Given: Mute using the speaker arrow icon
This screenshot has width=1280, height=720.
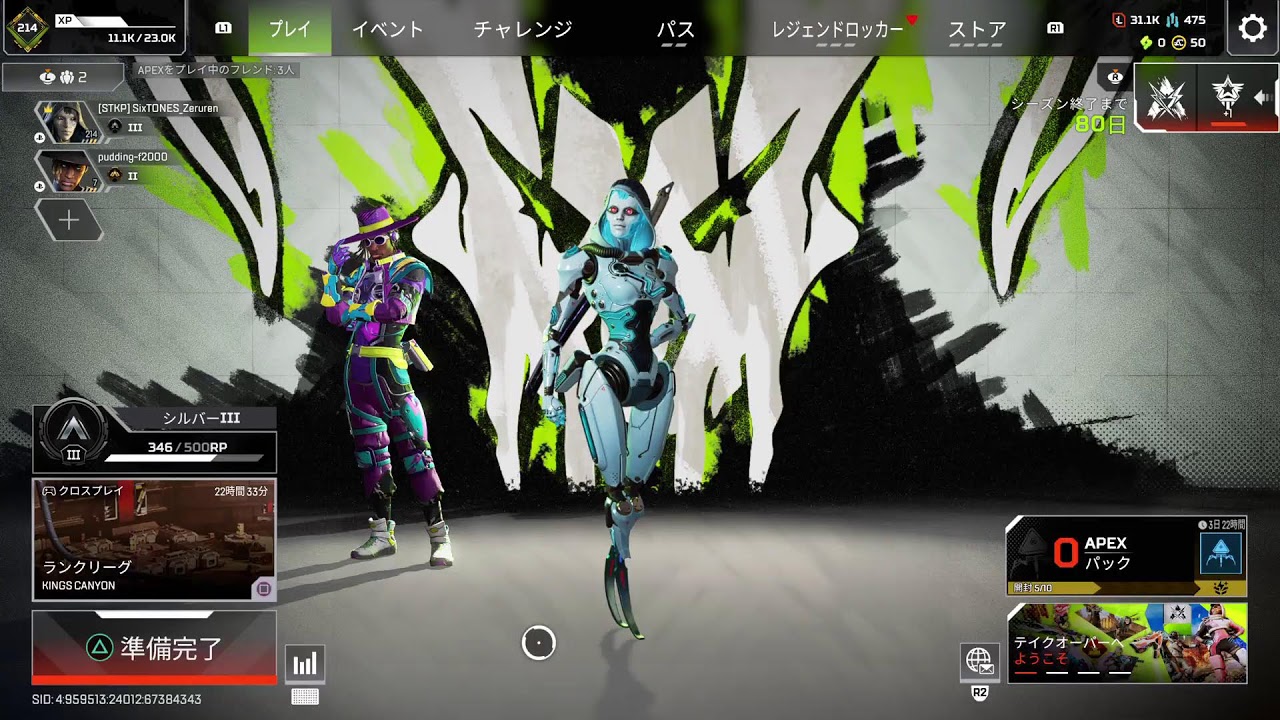Looking at the screenshot, I should point(1262,99).
